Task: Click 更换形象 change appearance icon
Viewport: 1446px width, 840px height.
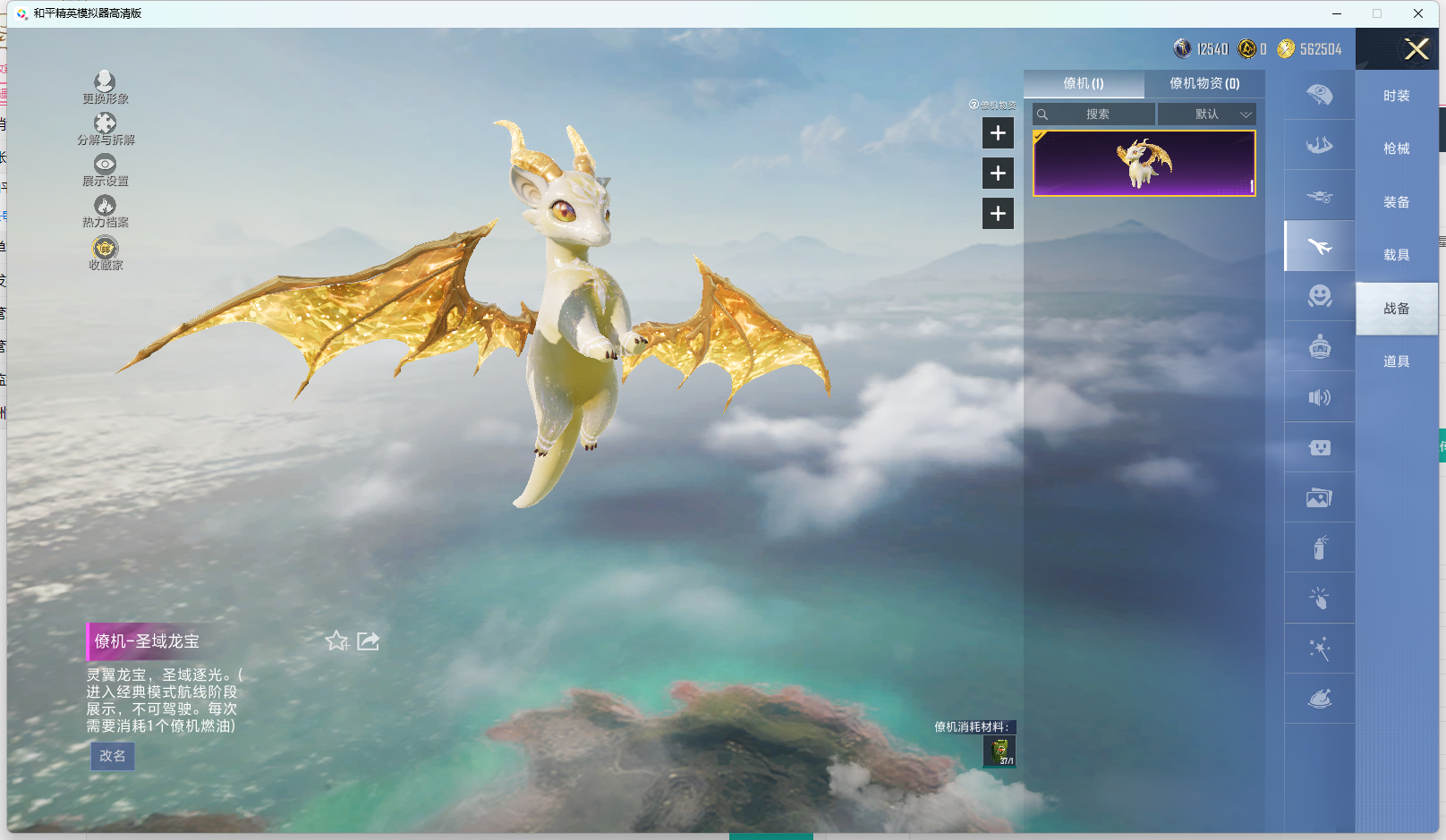Action: coord(105,87)
